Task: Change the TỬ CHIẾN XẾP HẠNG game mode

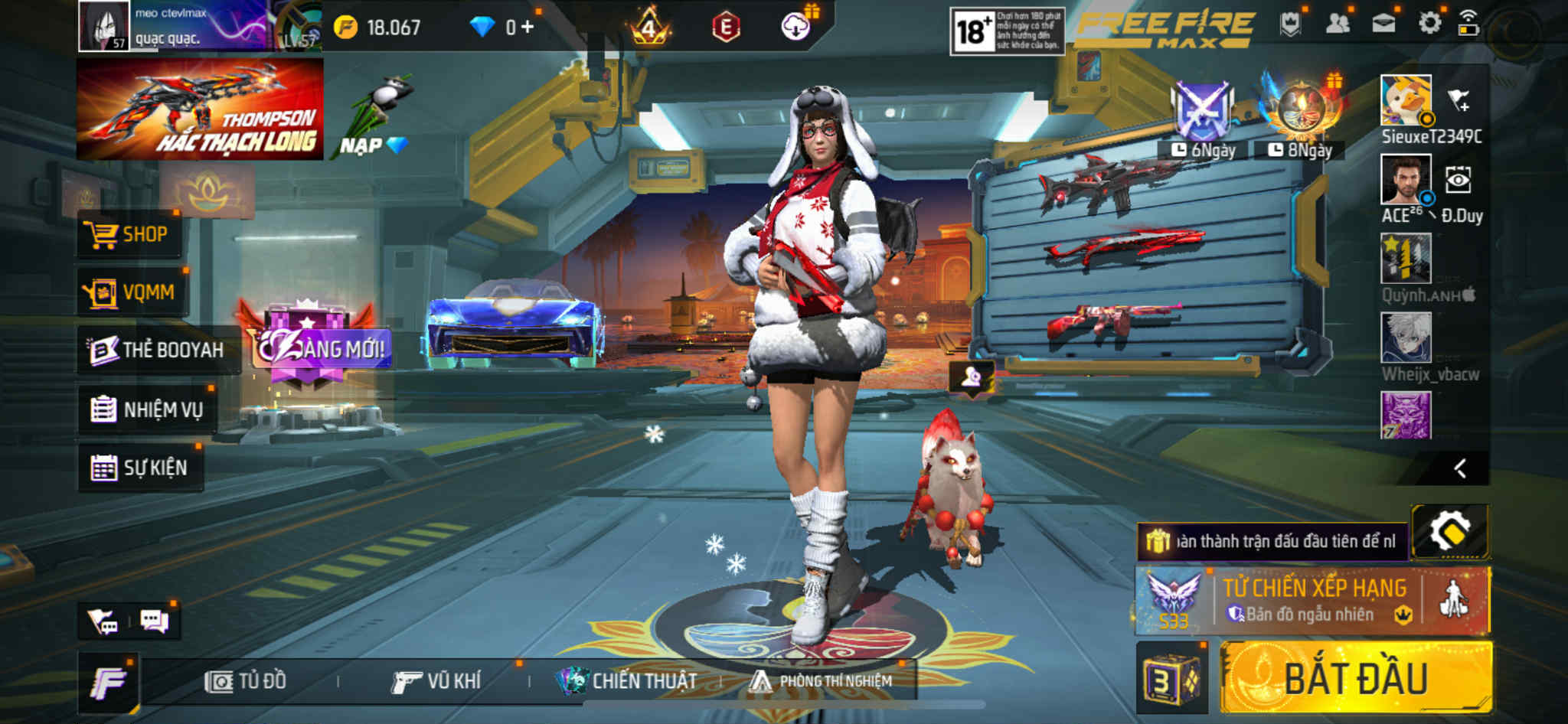Action: 1314,600
